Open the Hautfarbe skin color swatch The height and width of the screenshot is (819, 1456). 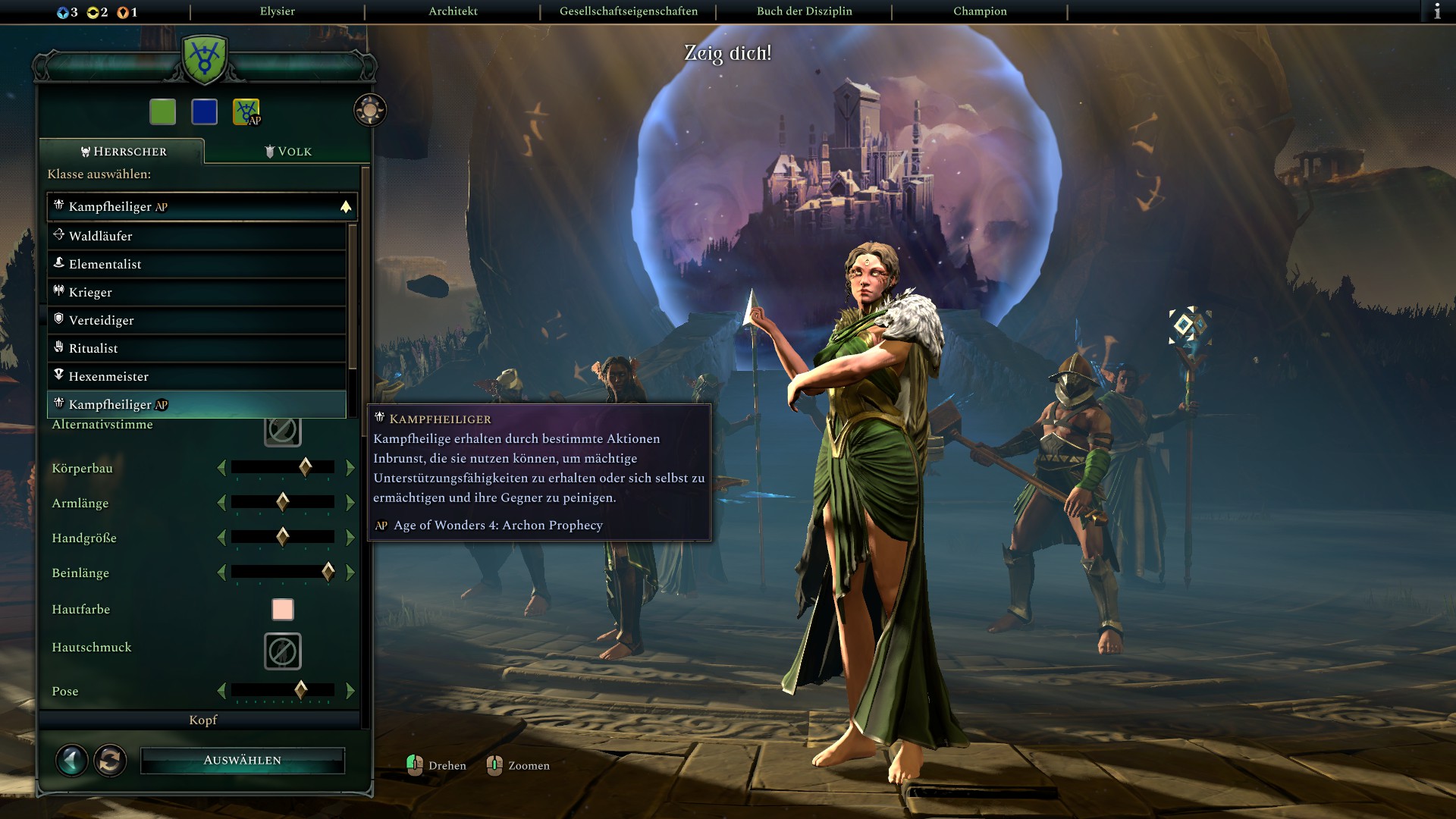coord(283,609)
